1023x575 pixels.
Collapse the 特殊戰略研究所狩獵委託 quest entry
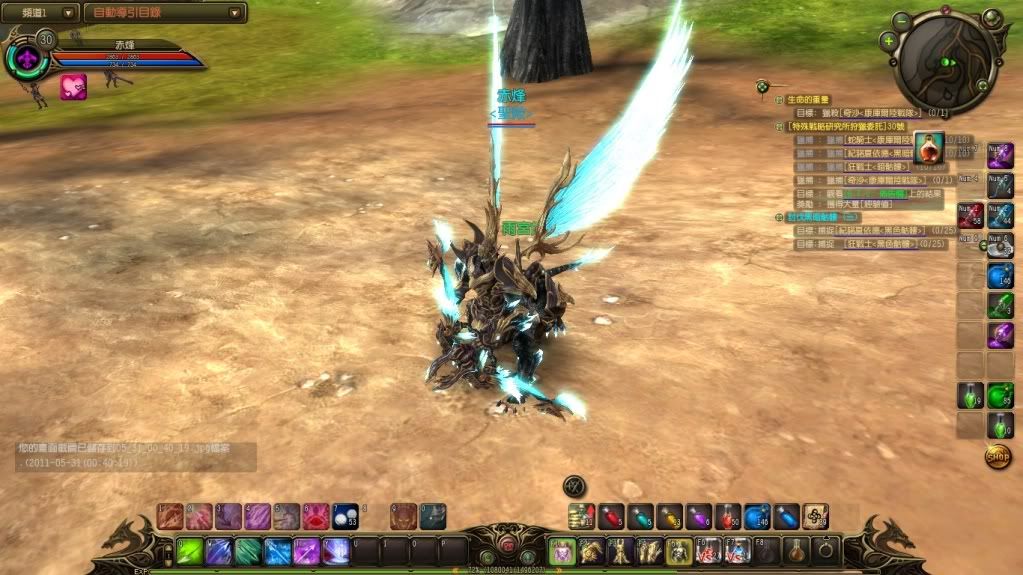pos(779,127)
